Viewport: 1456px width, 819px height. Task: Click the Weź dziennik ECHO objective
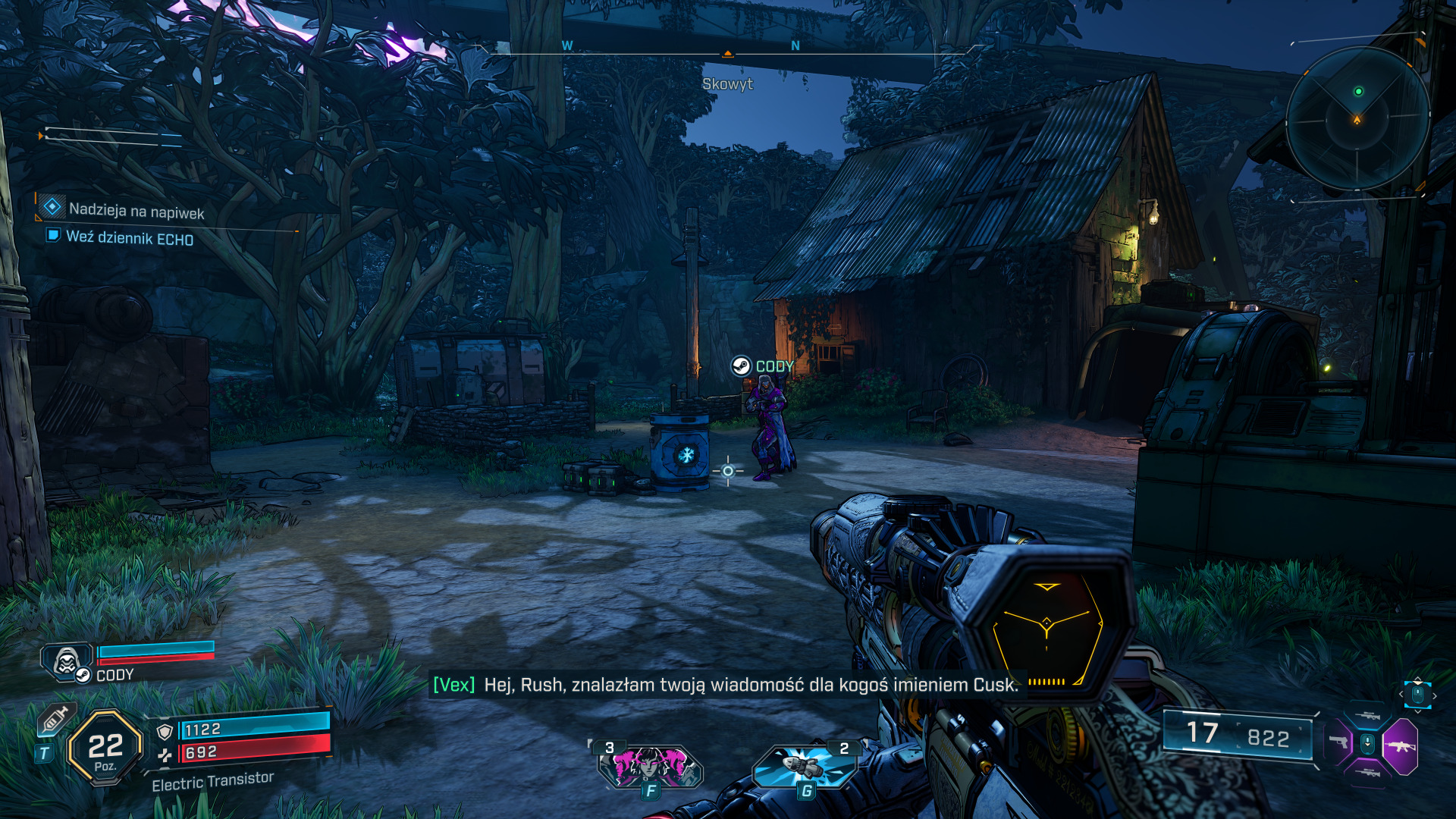[129, 238]
